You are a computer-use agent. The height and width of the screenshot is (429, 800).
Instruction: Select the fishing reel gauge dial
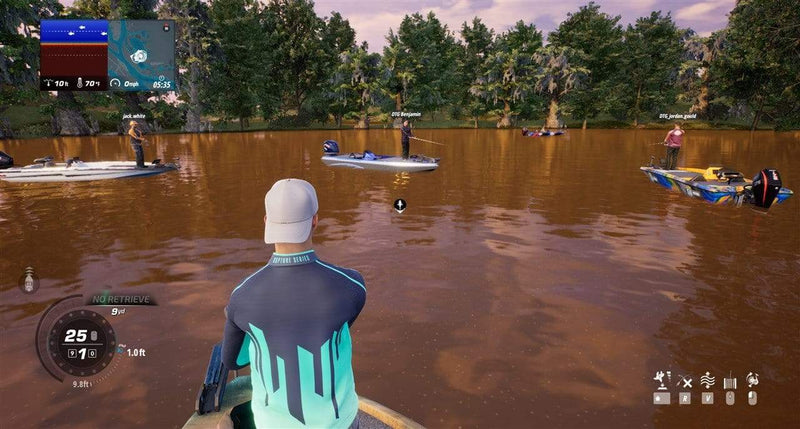click(80, 340)
